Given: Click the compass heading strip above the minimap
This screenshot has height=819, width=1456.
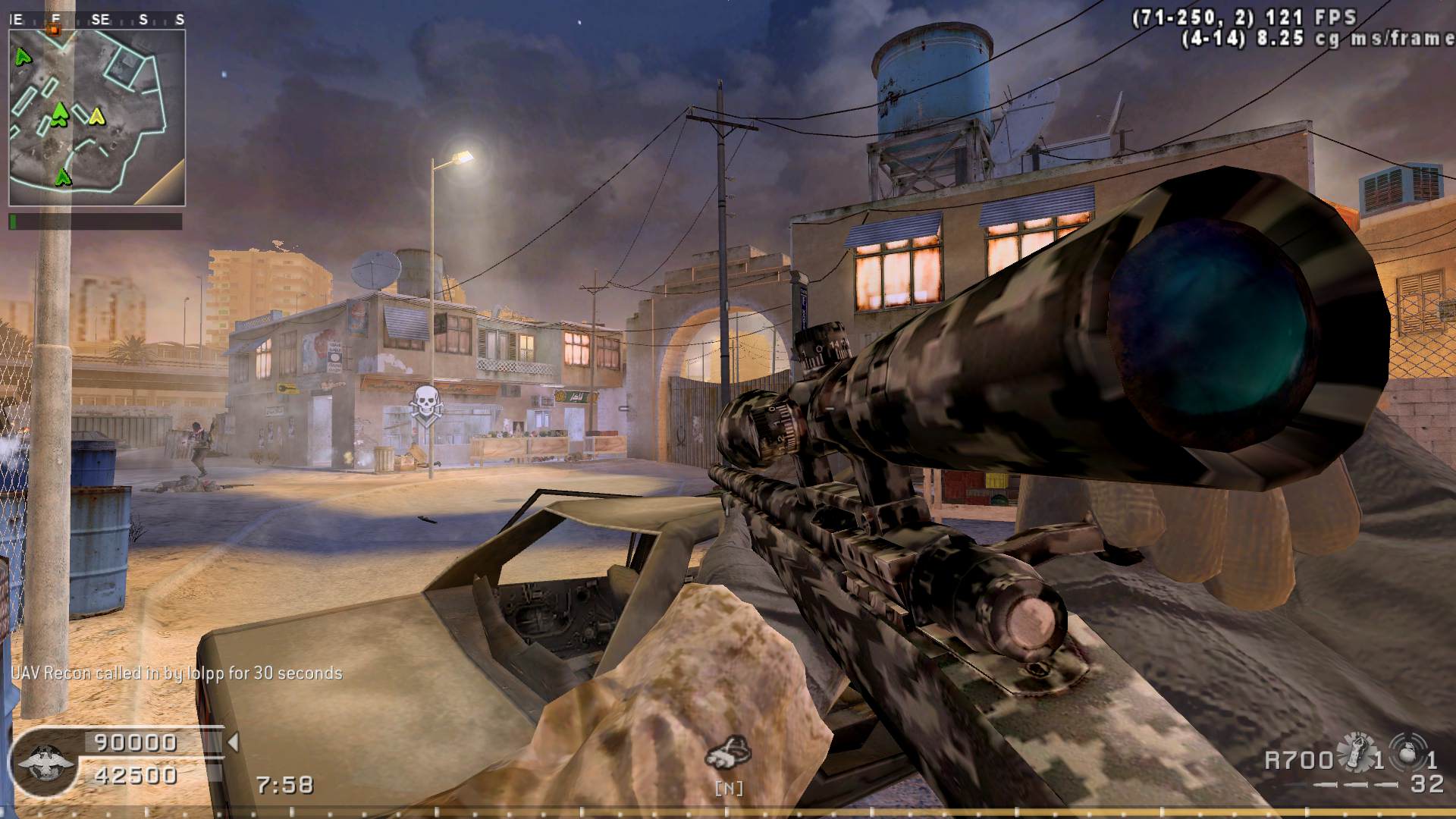Looking at the screenshot, I should tap(96, 20).
